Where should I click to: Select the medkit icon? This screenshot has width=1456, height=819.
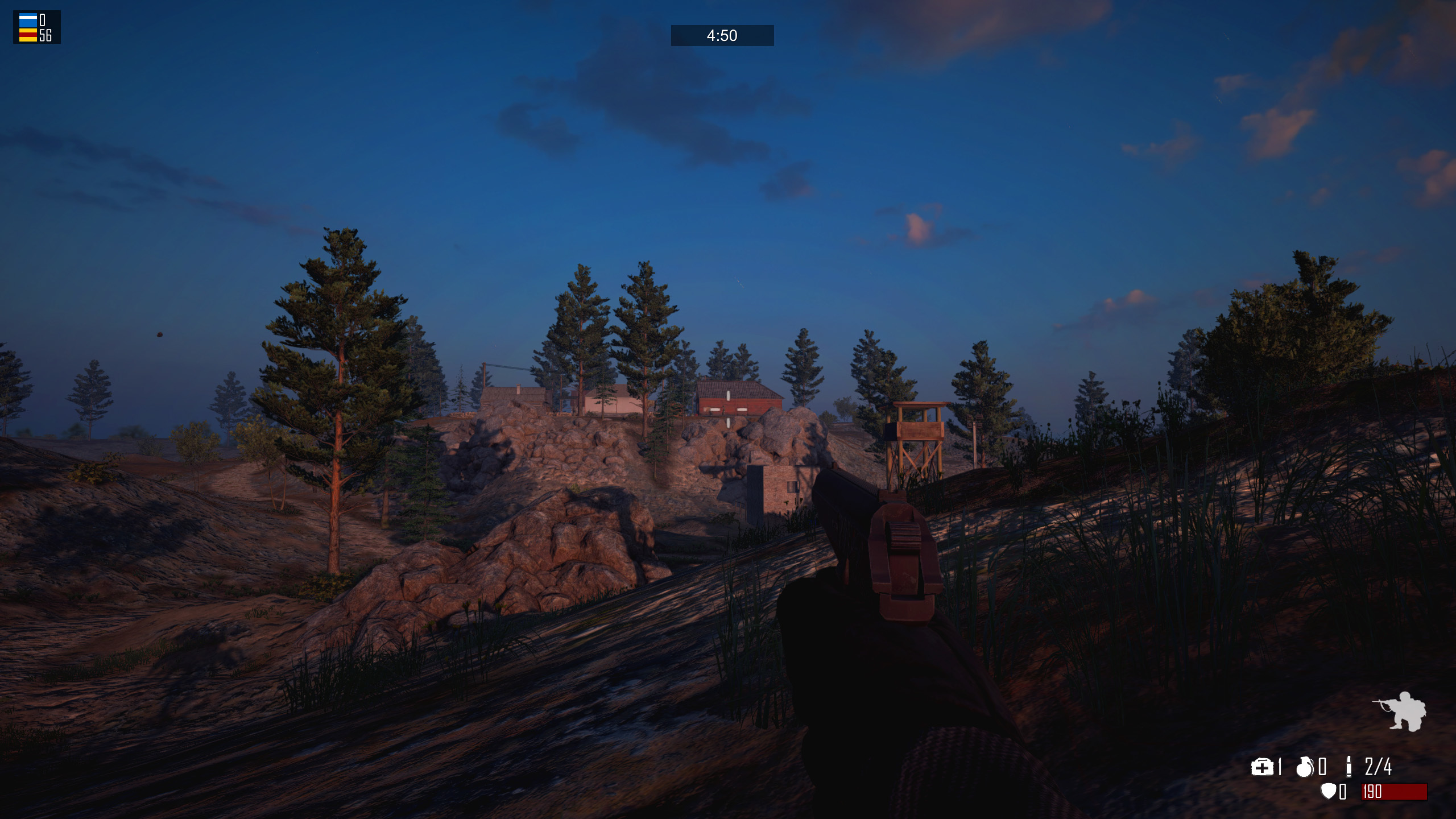[1261, 768]
